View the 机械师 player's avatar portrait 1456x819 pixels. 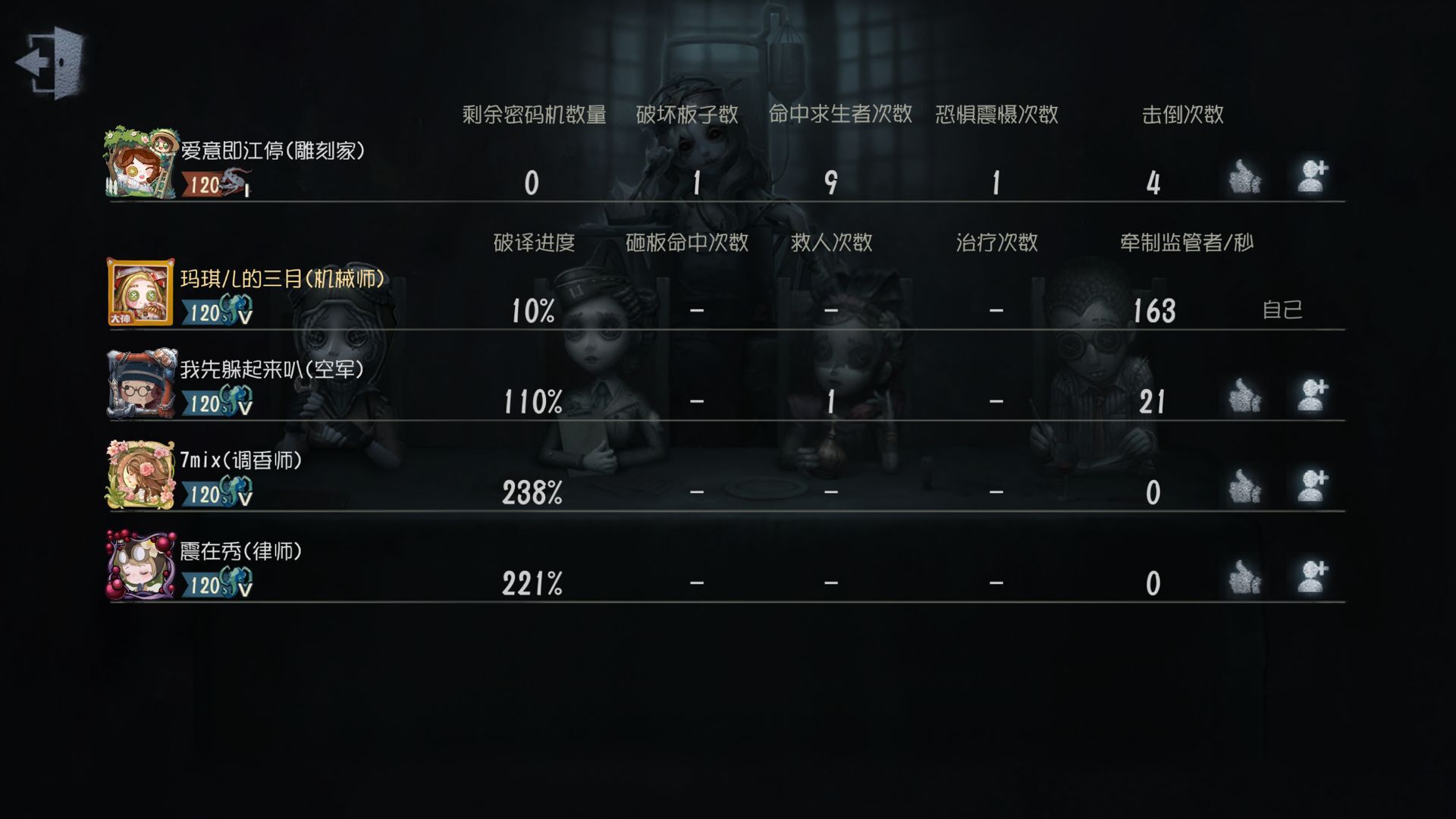click(141, 293)
